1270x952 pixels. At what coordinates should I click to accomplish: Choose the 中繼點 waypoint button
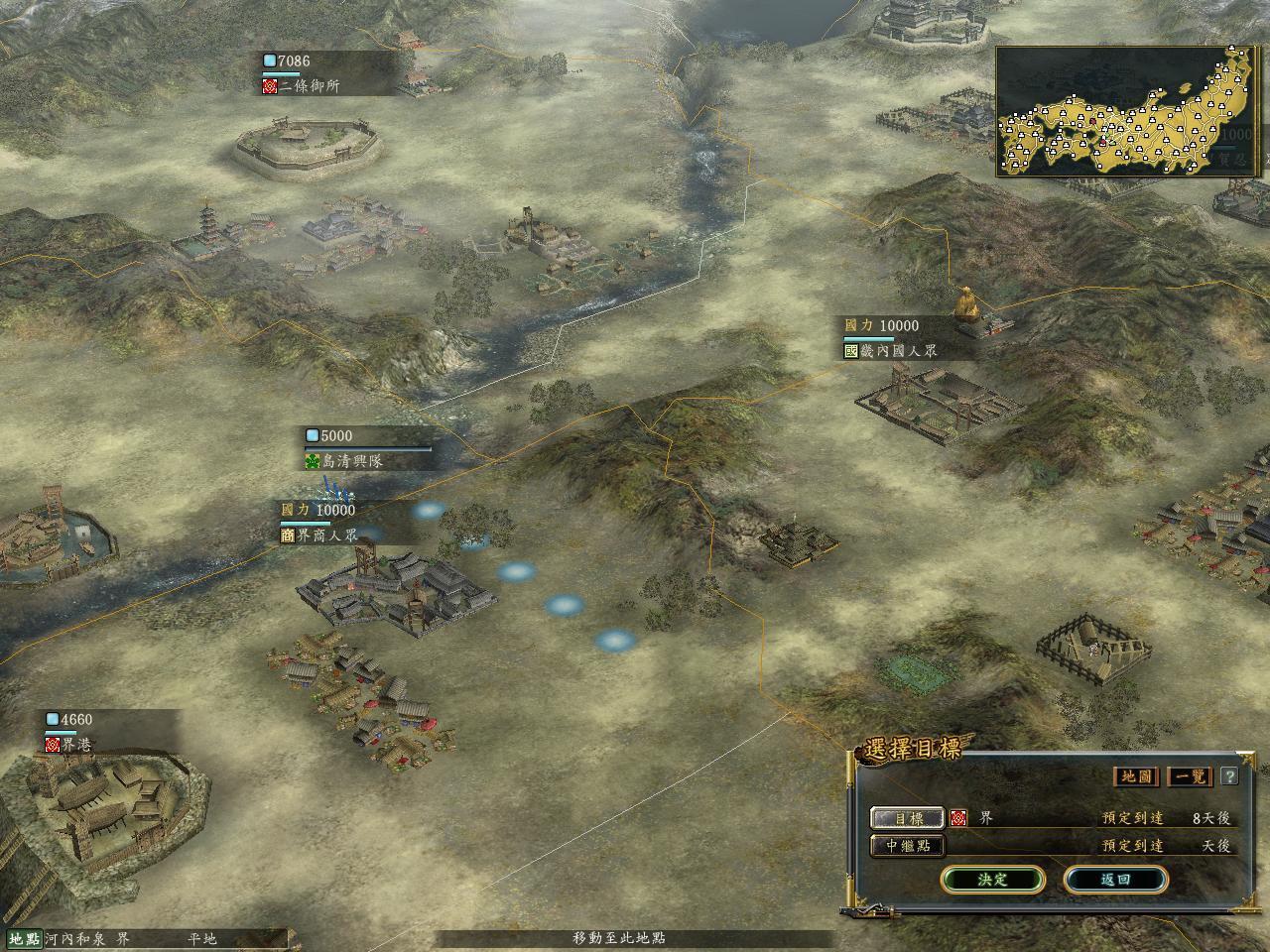(x=908, y=846)
